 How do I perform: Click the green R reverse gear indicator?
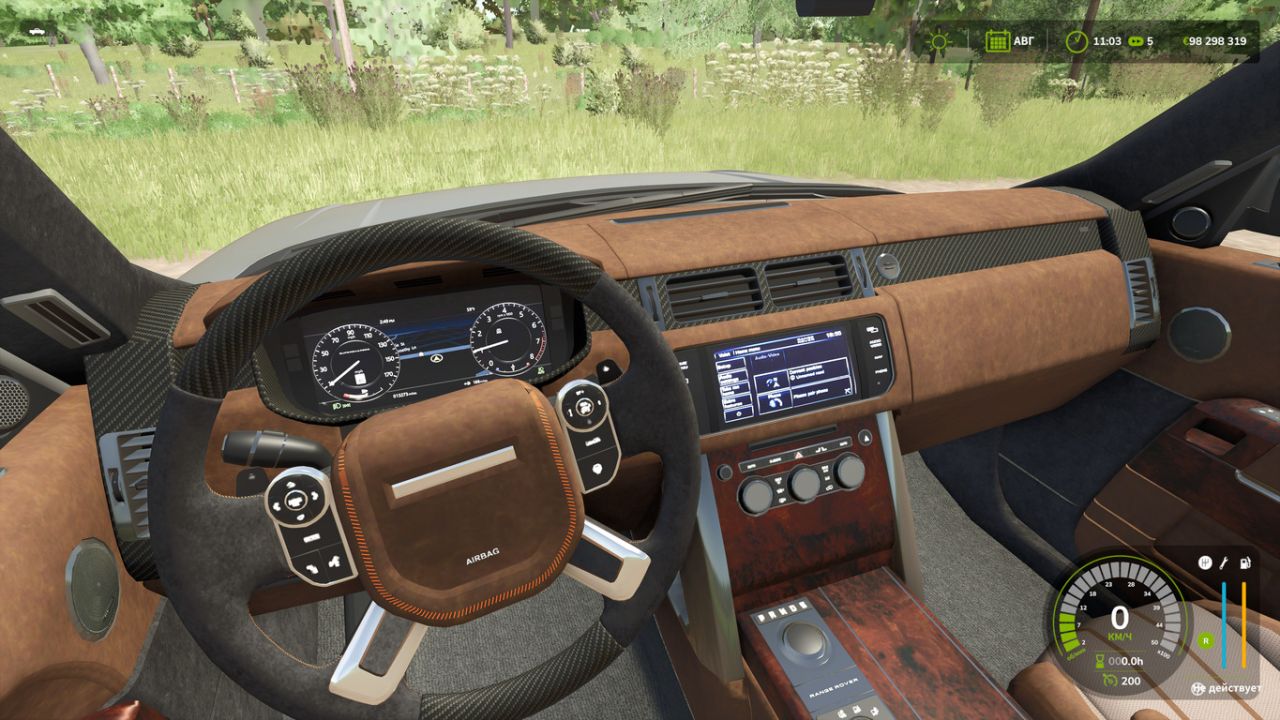pos(1206,640)
